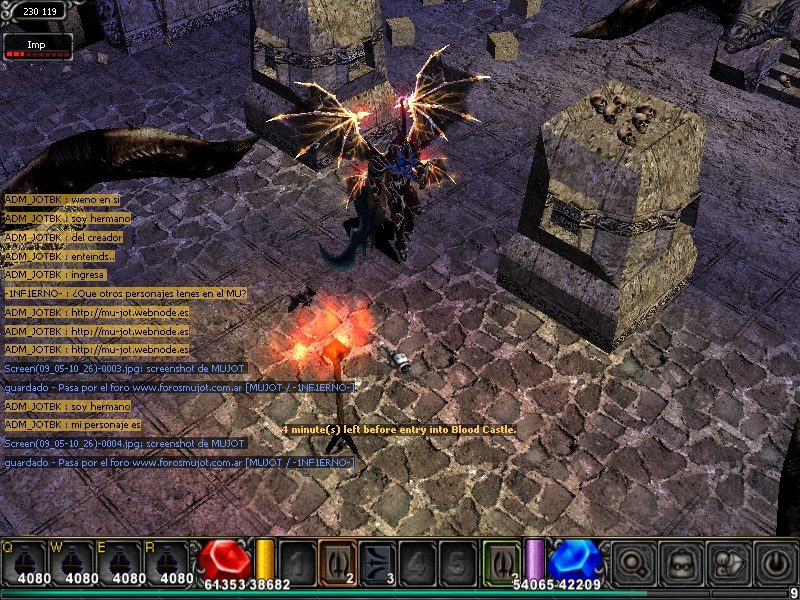This screenshot has width=800, height=600.
Task: Open the inventory bag button
Action: coord(728,563)
